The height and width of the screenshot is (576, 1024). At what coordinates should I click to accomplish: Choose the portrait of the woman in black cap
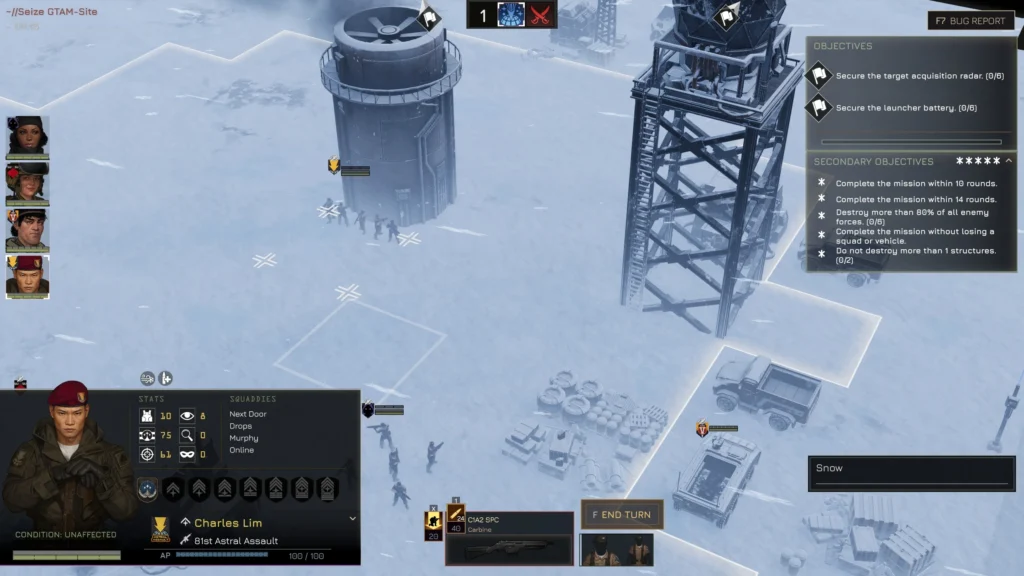coord(28,137)
